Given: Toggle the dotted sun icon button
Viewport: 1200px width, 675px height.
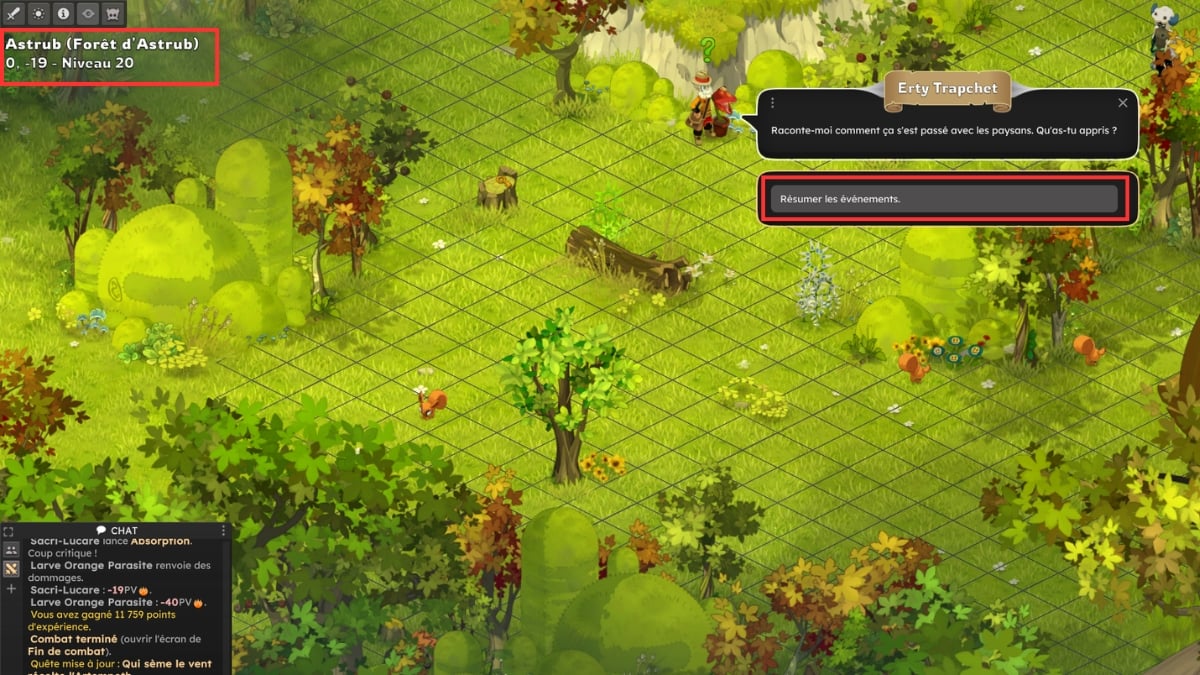Looking at the screenshot, I should pyautogui.click(x=39, y=14).
